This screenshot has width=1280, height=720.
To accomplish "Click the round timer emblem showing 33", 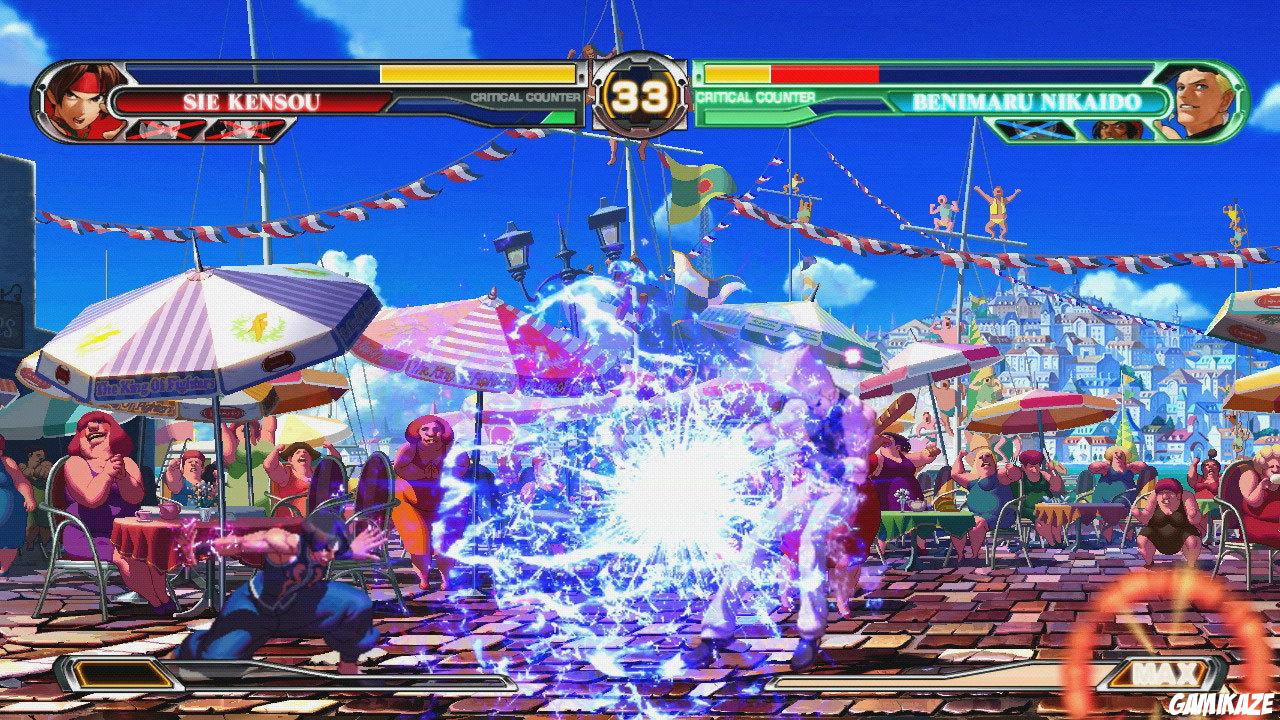I will 640,95.
